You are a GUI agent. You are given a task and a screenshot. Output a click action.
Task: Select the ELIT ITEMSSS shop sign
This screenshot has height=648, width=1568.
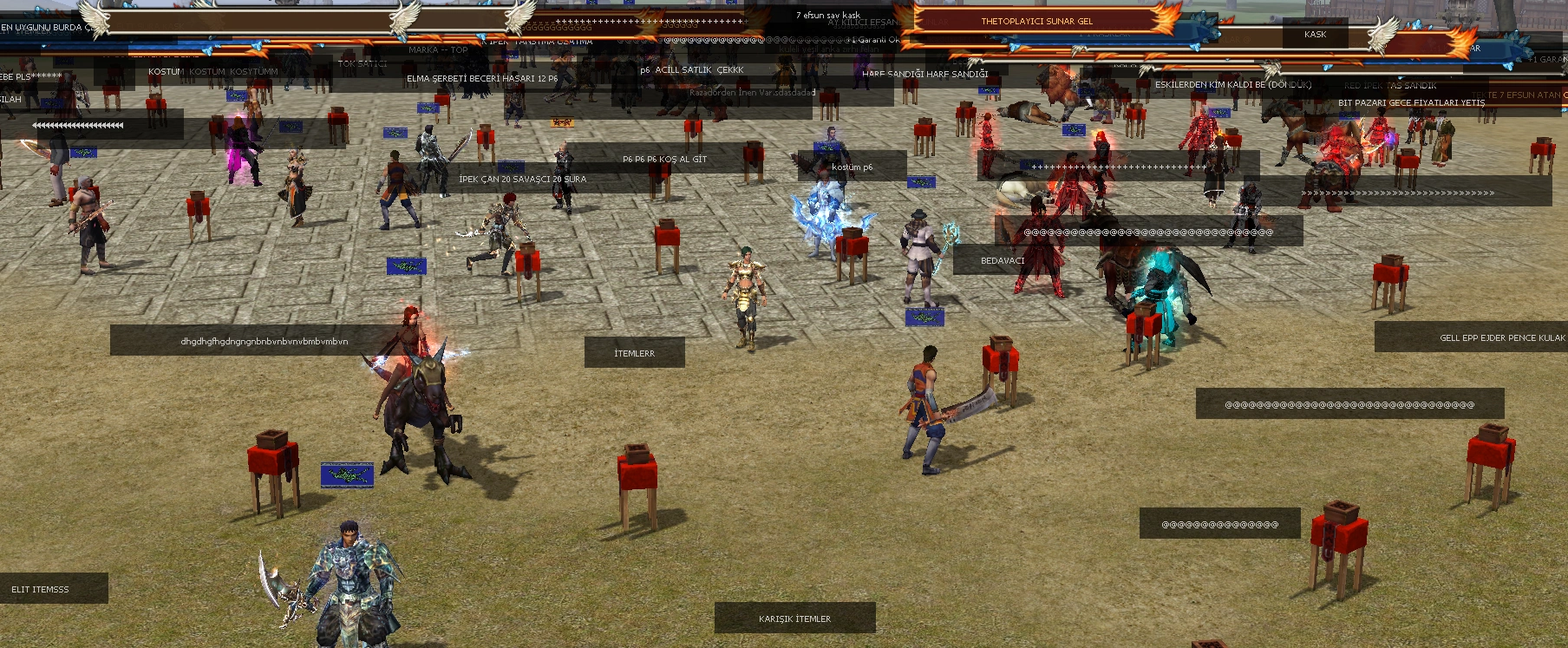(41, 589)
